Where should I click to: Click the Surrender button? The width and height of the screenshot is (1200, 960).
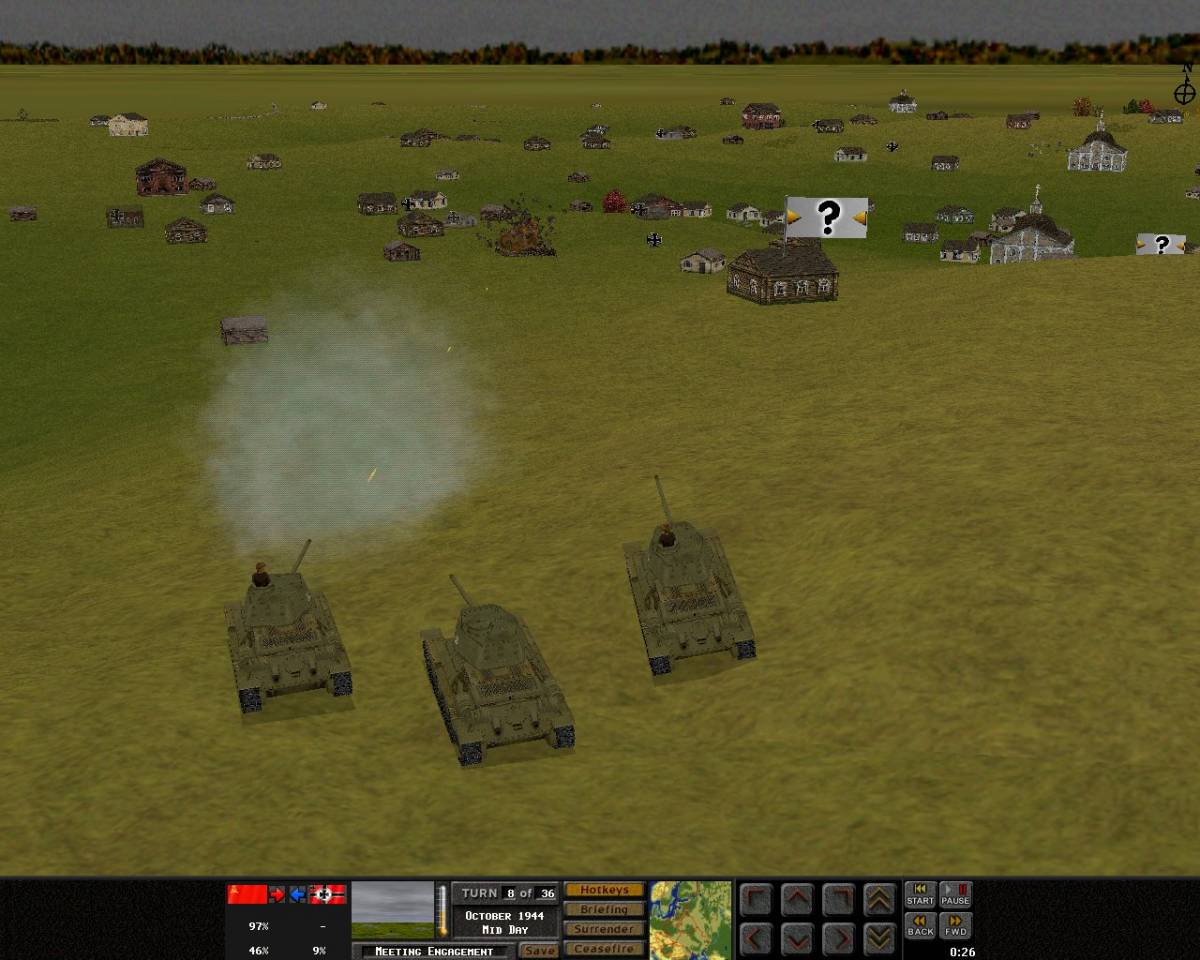604,929
